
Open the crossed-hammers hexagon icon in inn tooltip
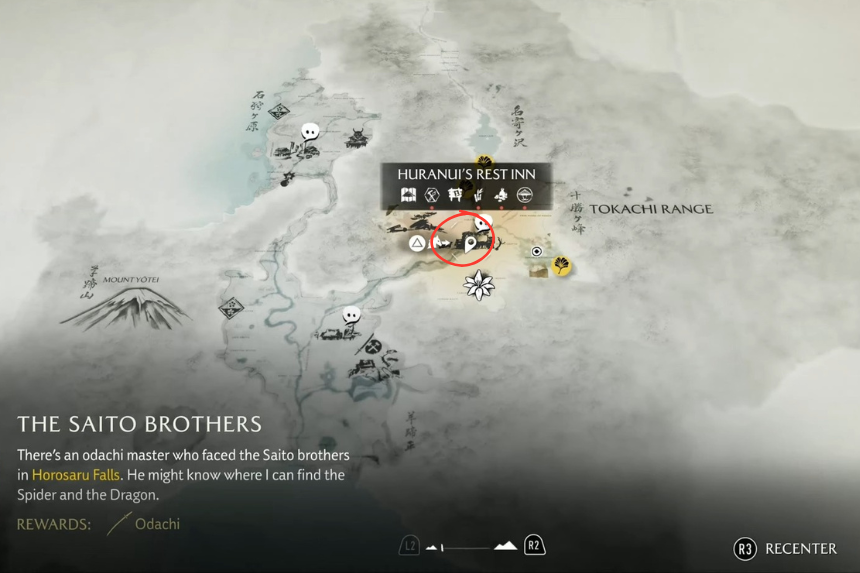point(432,195)
